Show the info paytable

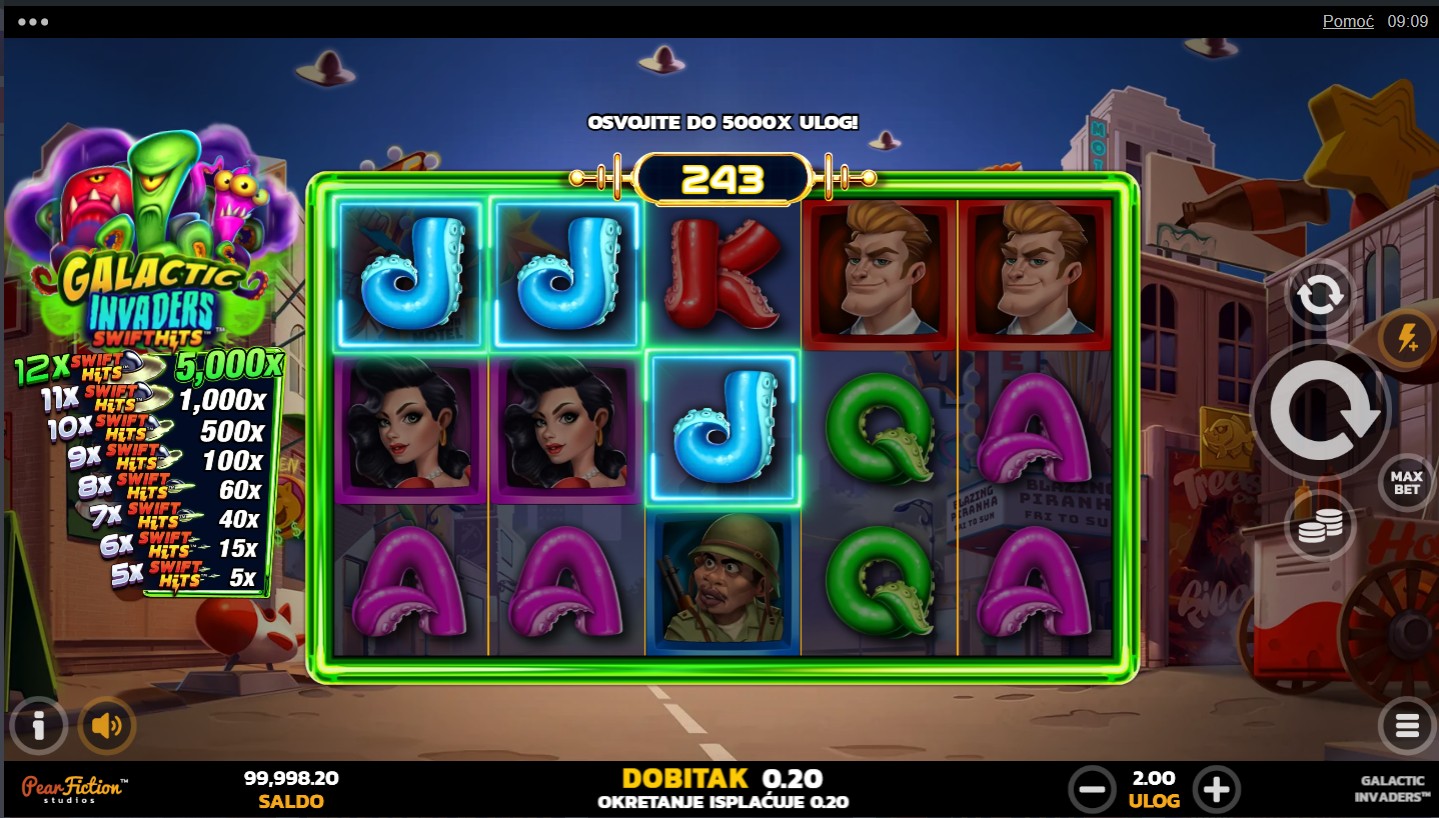click(38, 725)
